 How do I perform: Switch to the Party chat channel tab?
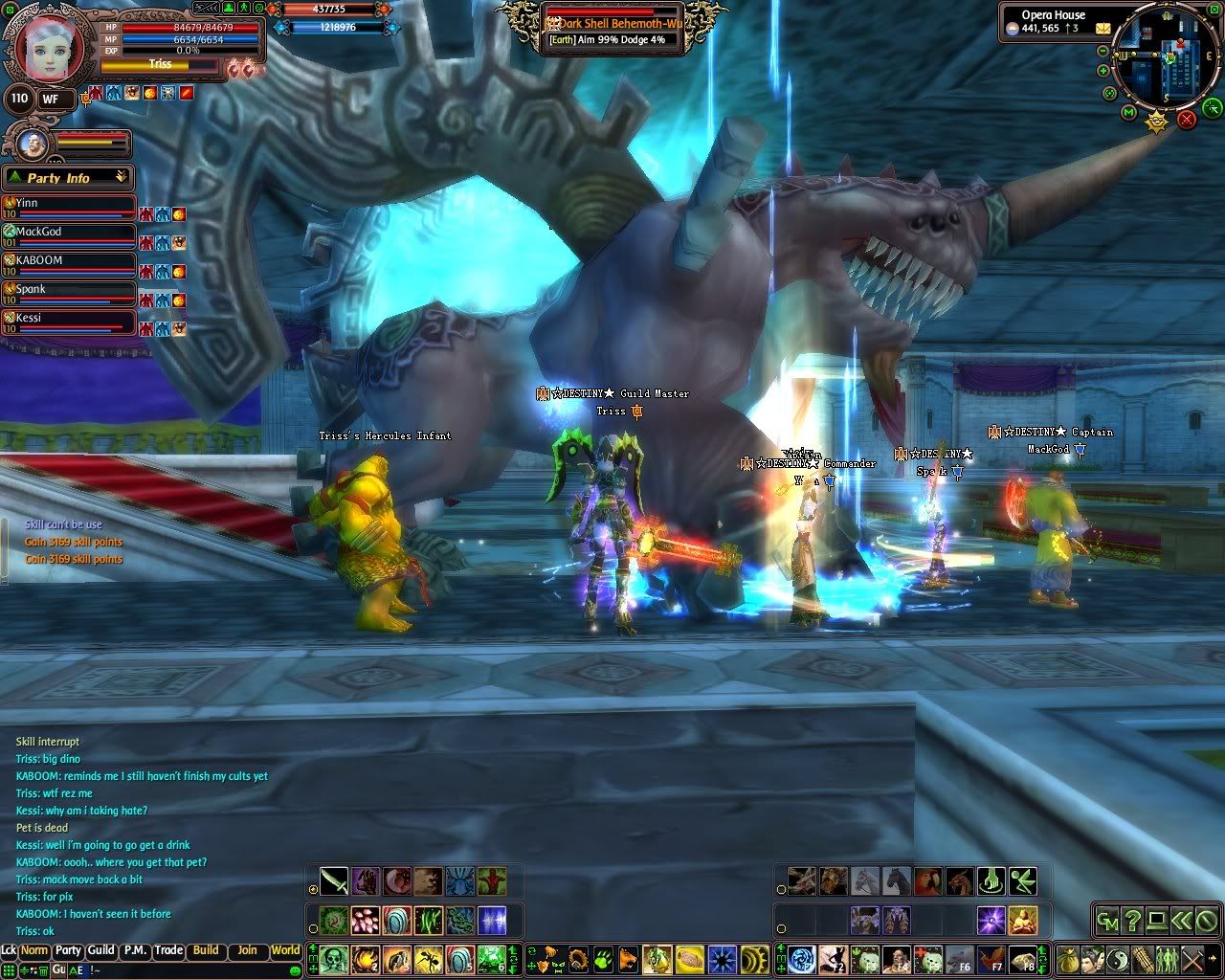coord(68,950)
